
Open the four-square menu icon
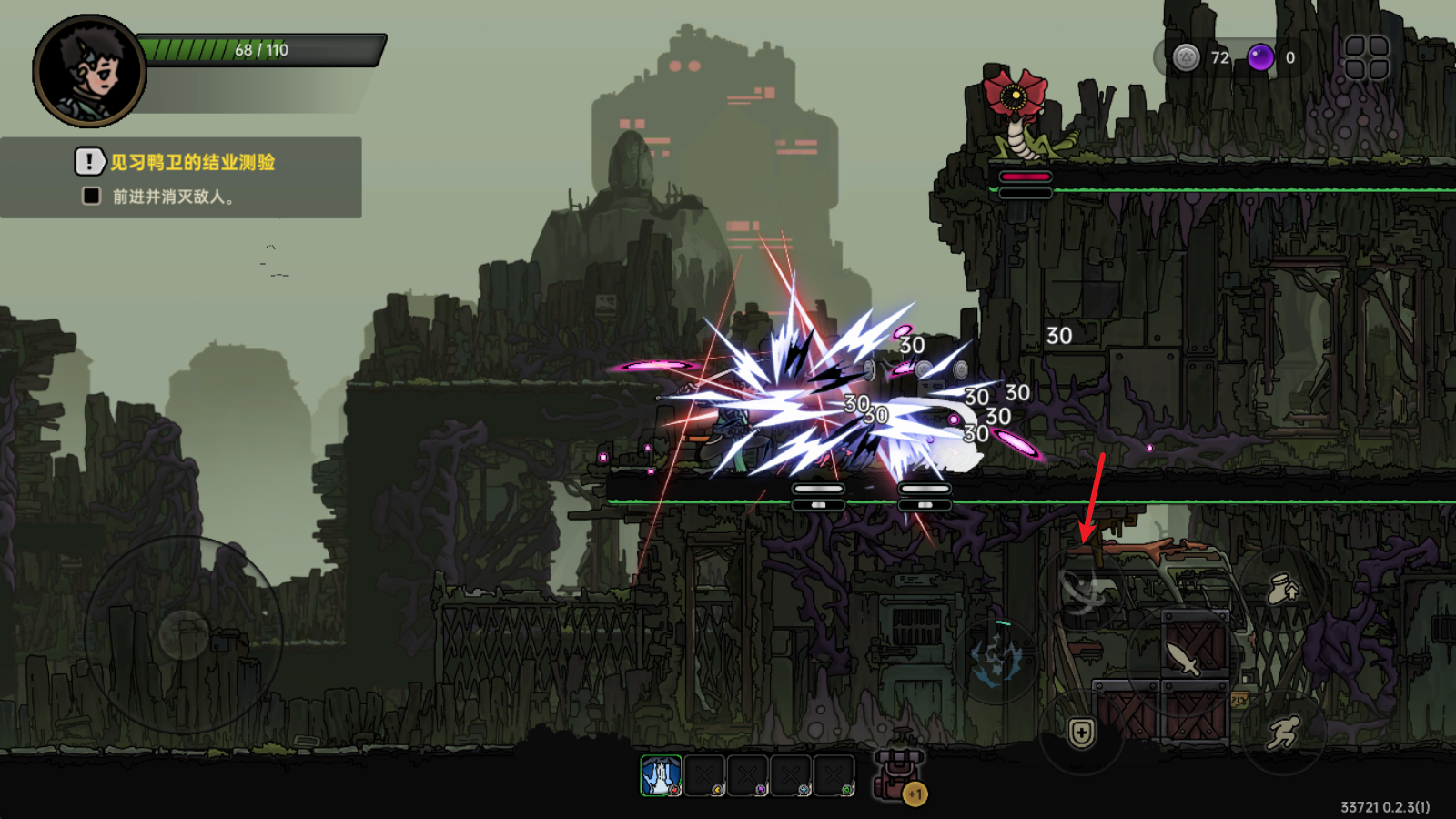(x=1366, y=57)
